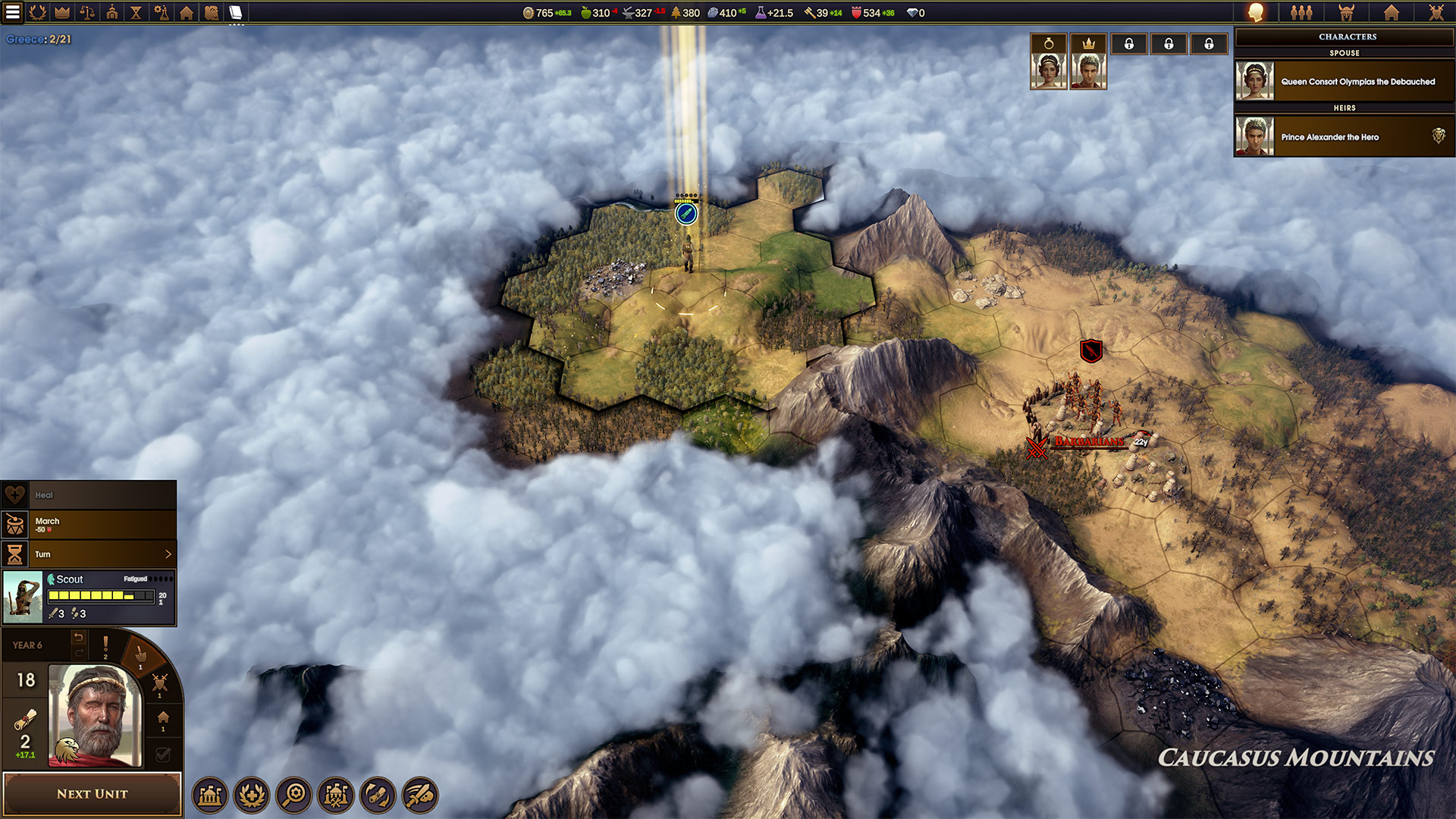The height and width of the screenshot is (819, 1456).
Task: Open the Encyclopedia using the white book icon
Action: (235, 12)
